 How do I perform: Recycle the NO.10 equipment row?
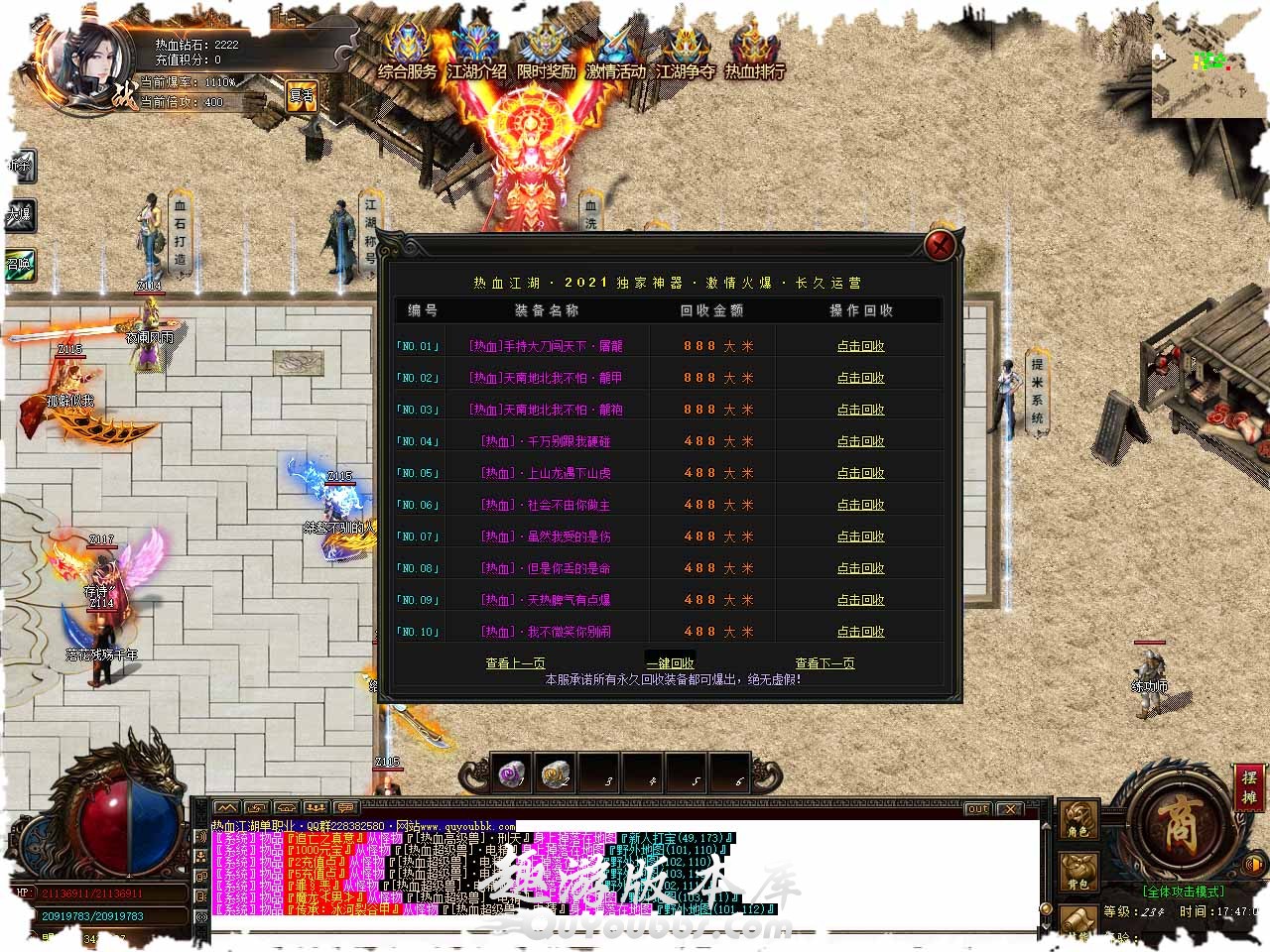tap(860, 632)
